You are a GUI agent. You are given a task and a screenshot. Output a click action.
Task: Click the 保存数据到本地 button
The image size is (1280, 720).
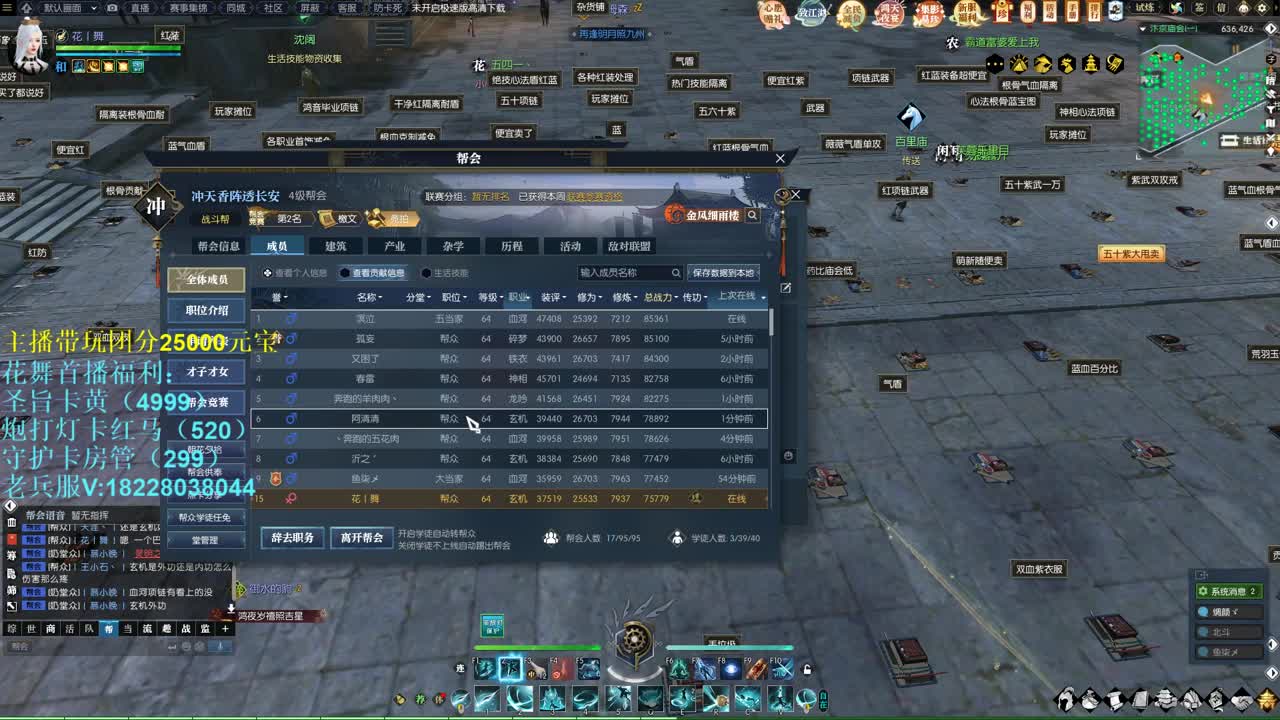[x=725, y=273]
